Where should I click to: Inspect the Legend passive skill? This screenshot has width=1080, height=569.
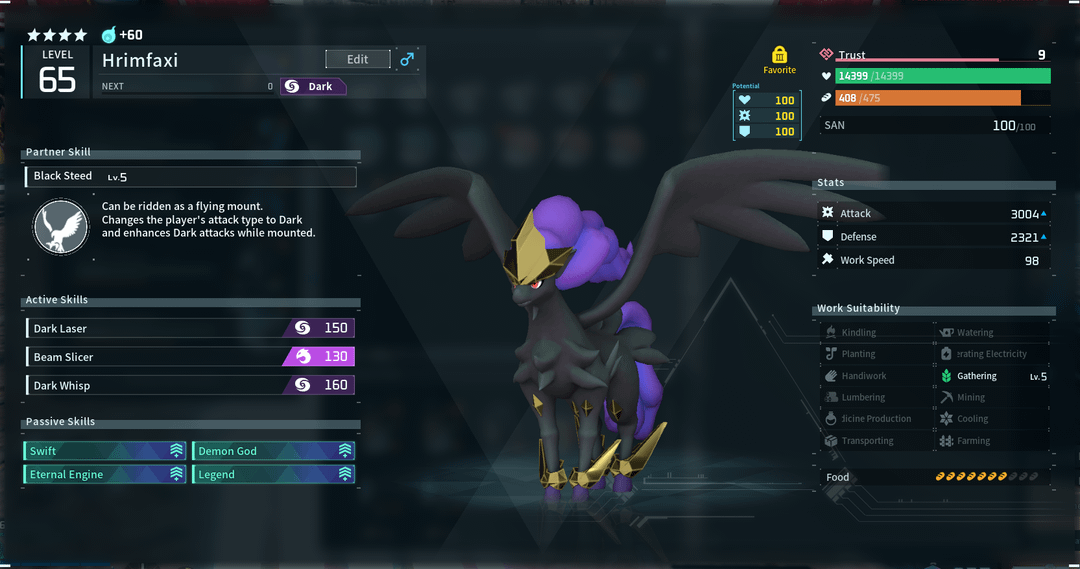tap(273, 474)
